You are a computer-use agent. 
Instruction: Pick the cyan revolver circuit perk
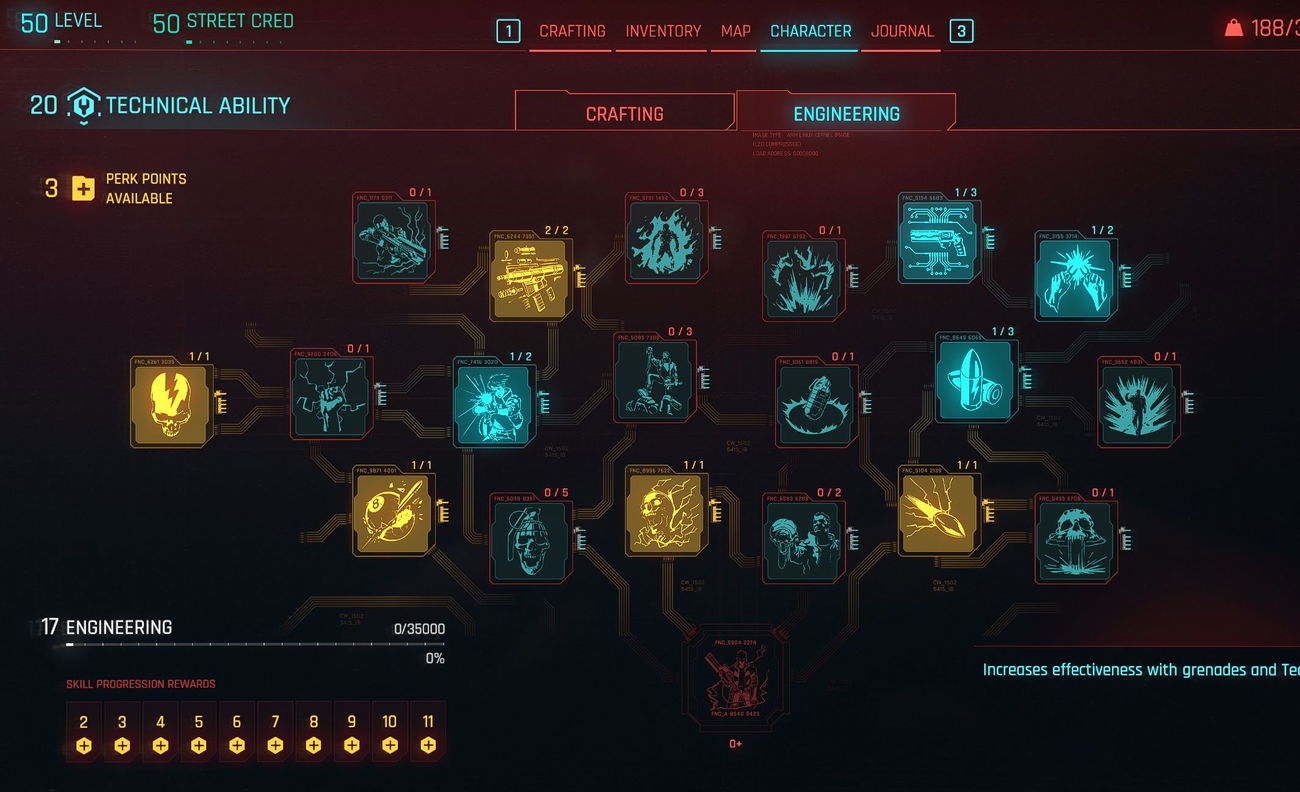tap(939, 240)
